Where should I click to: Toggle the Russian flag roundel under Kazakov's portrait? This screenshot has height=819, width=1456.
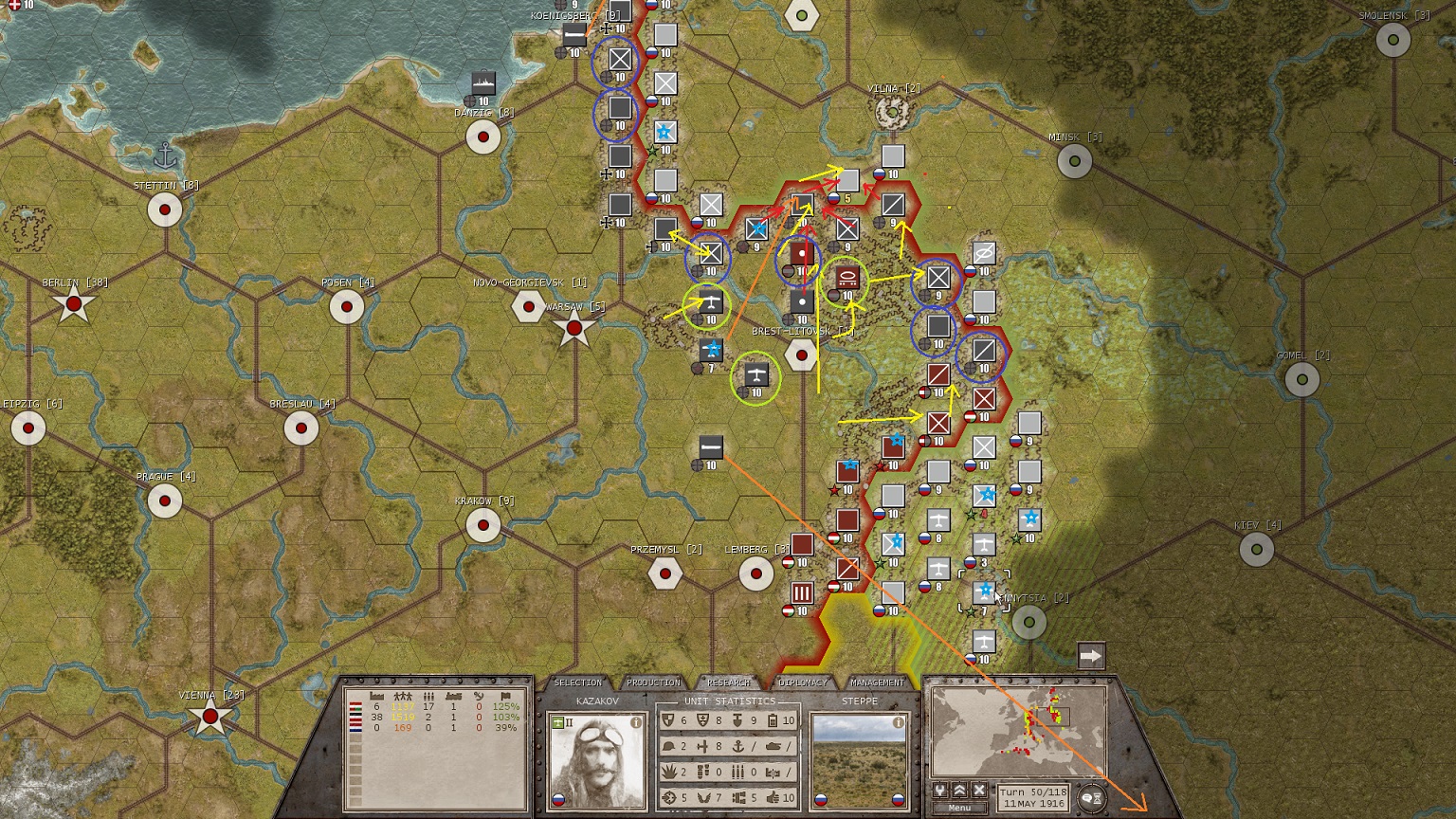tap(558, 799)
